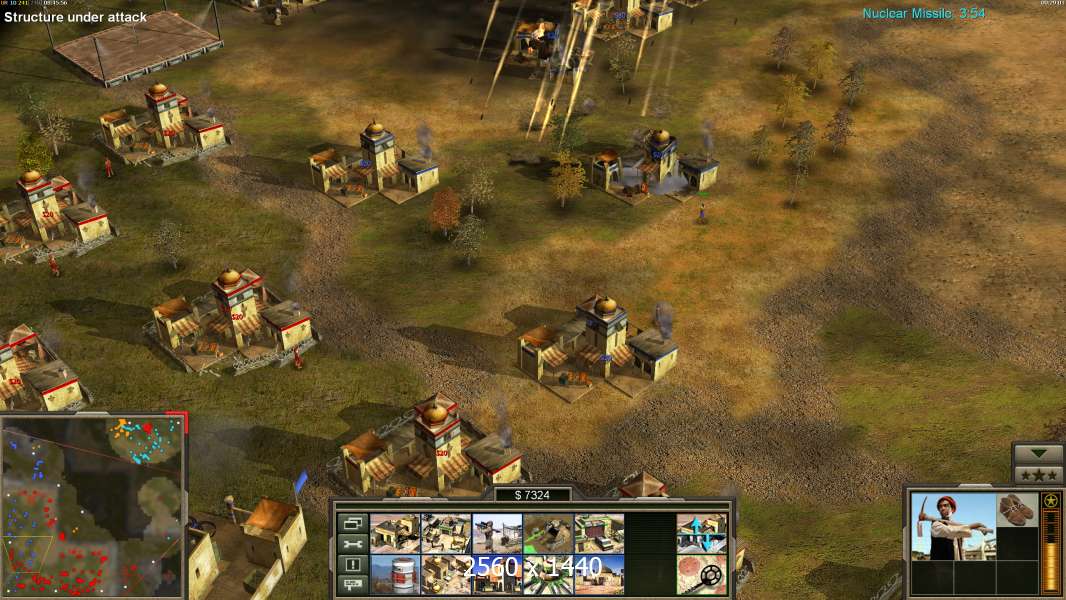Click the overlapping windows button

pos(352,523)
